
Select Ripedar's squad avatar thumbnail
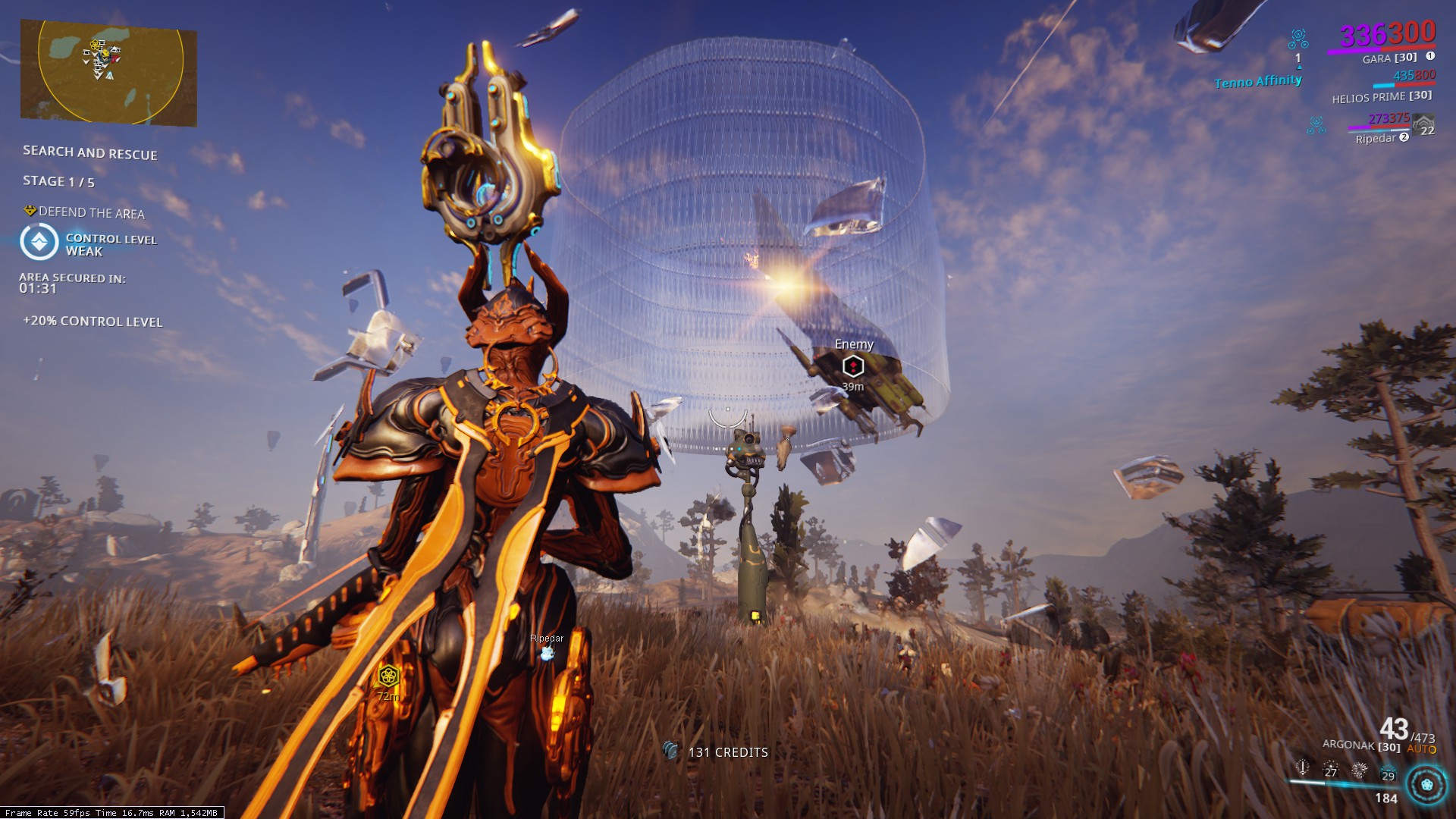click(1425, 124)
